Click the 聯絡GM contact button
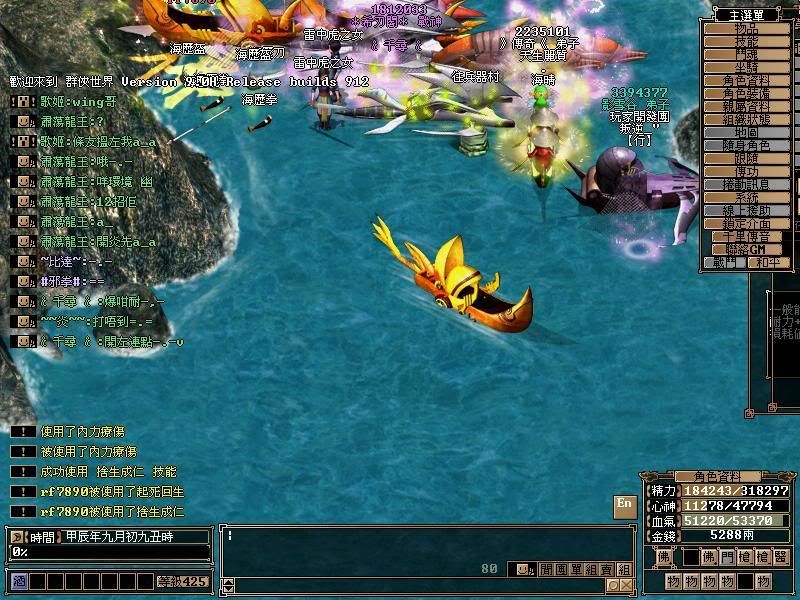The image size is (800, 600). pyautogui.click(x=746, y=249)
